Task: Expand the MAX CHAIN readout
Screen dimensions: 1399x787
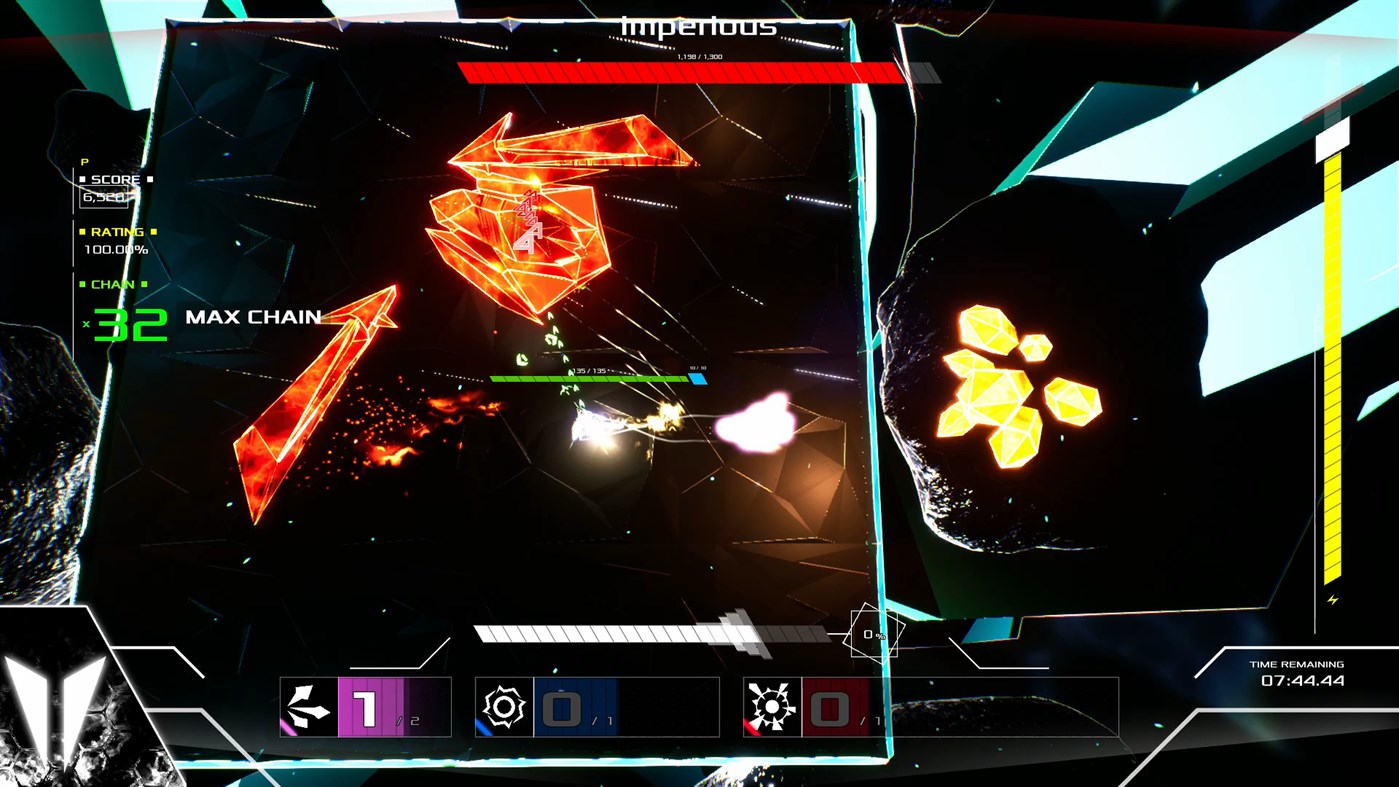Action: [x=252, y=317]
